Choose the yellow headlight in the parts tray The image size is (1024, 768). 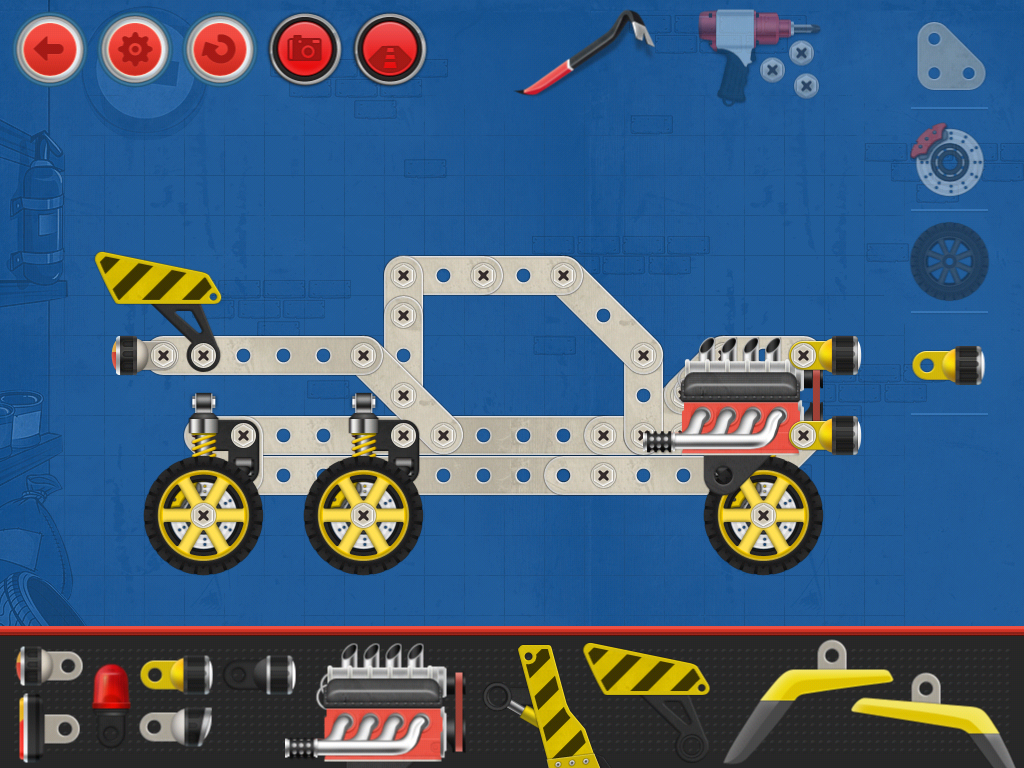(x=177, y=674)
